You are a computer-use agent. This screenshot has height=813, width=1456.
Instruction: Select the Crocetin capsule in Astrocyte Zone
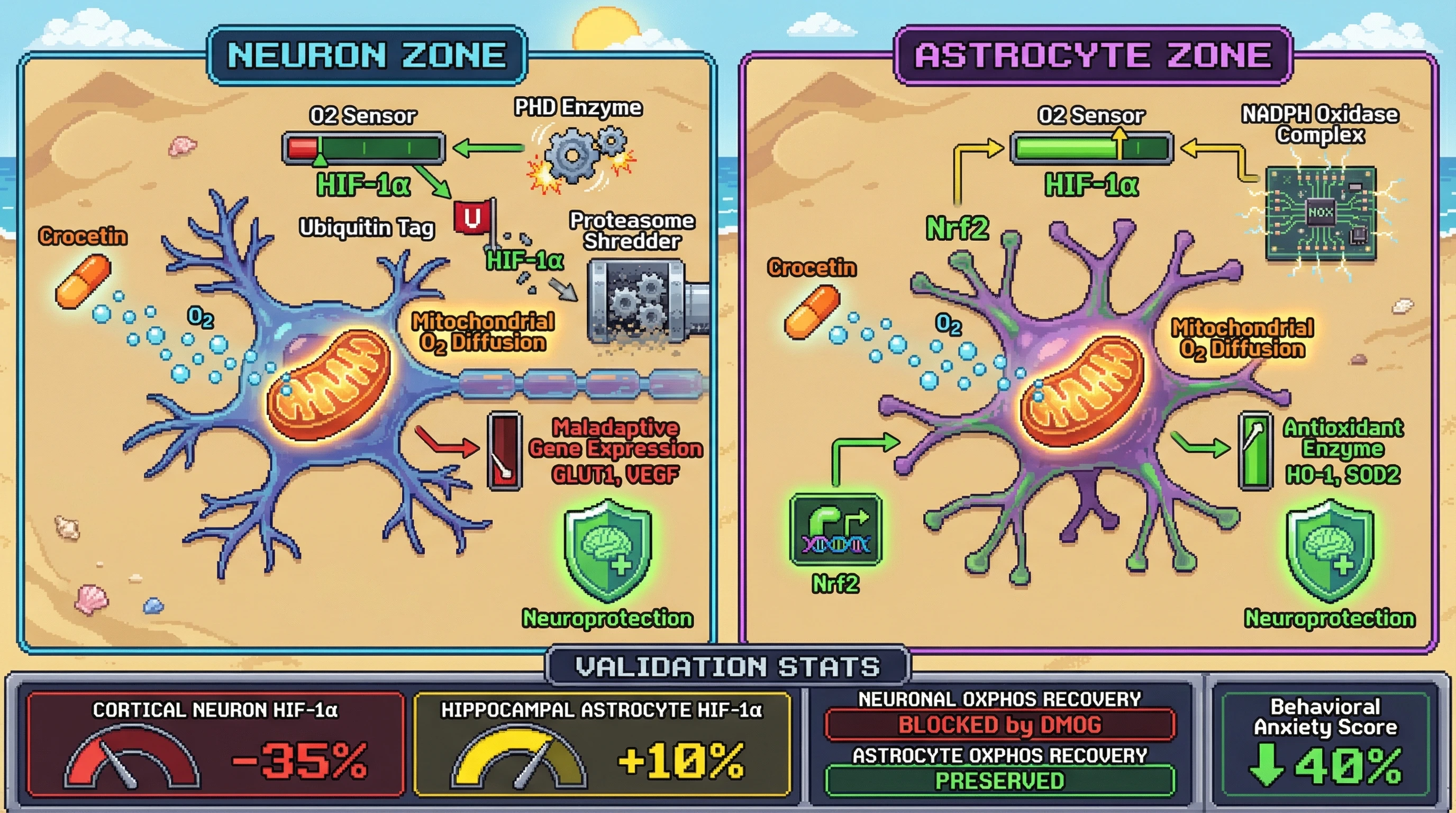coord(812,312)
